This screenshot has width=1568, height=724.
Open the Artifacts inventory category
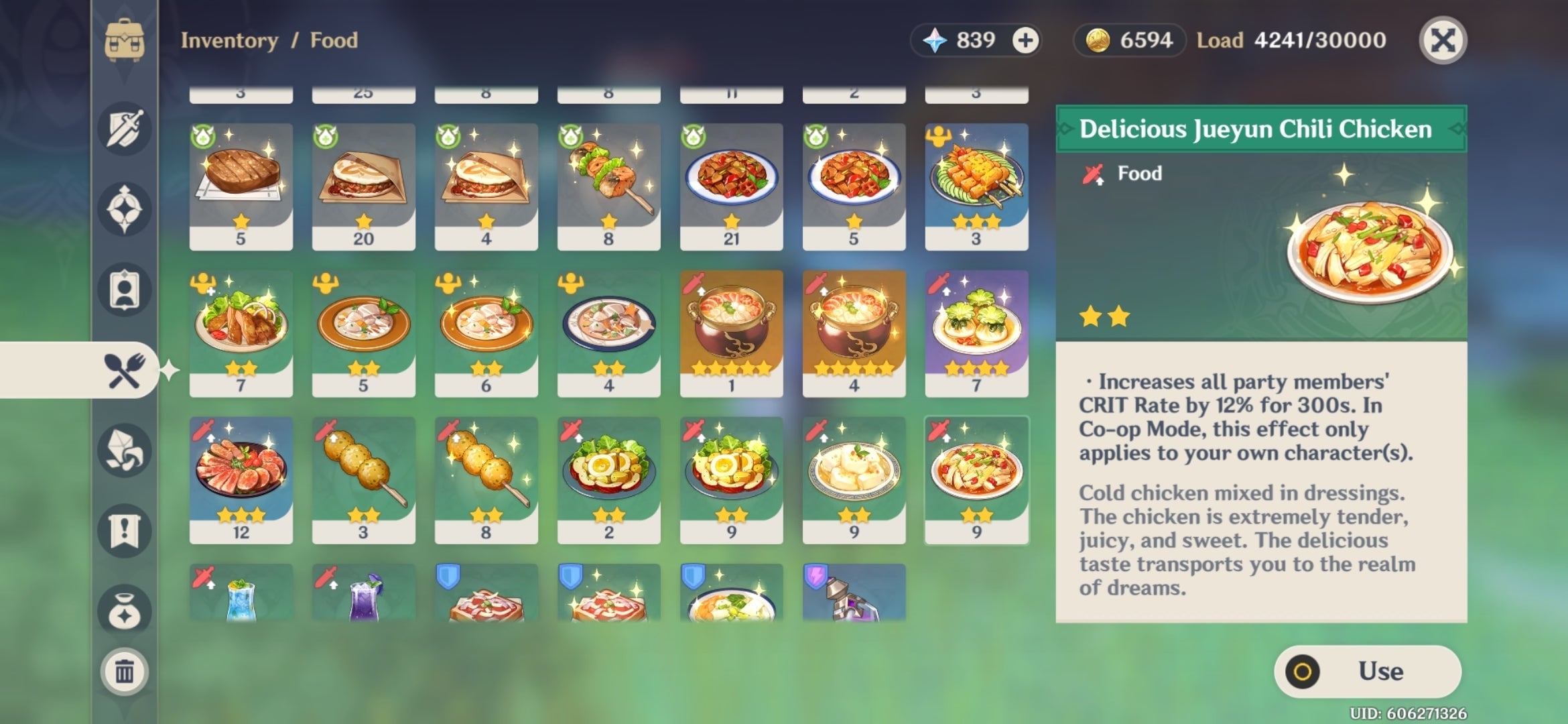125,206
